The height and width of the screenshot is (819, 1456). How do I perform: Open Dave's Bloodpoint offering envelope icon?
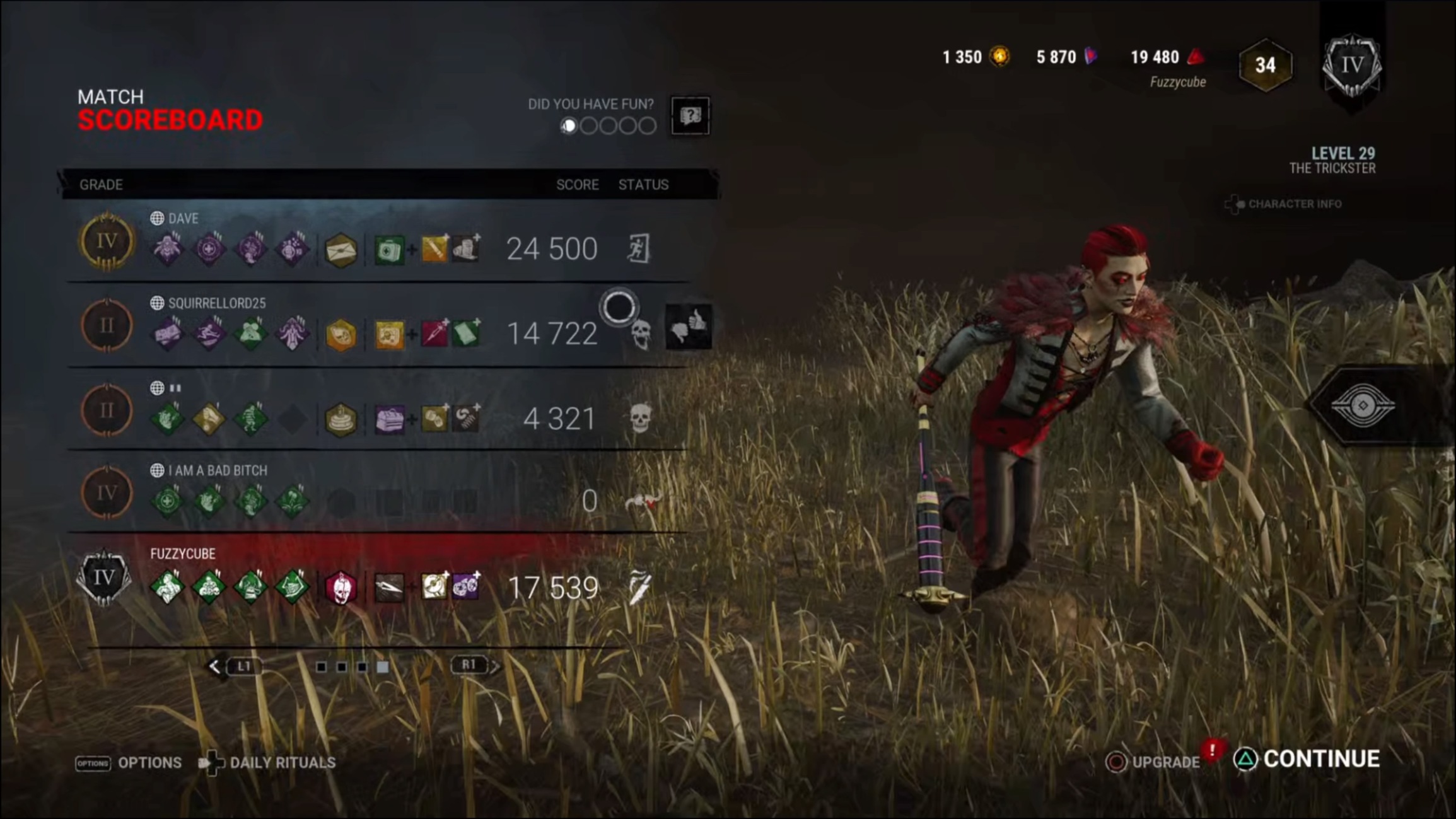[x=341, y=248]
